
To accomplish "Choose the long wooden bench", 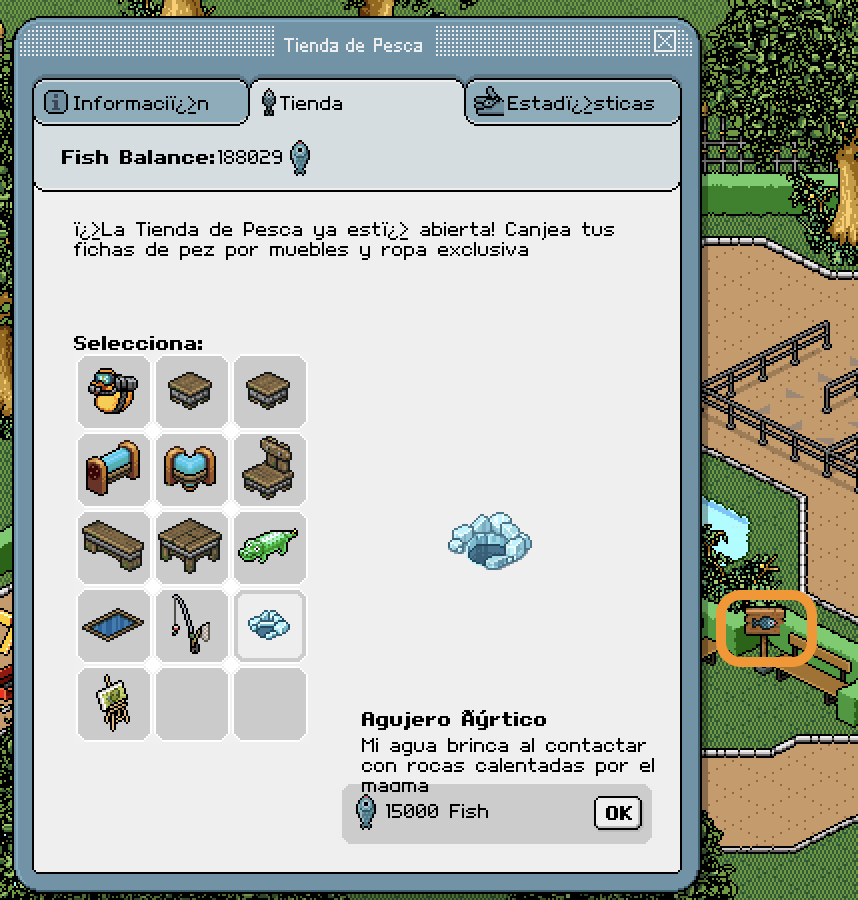I will click(x=113, y=547).
